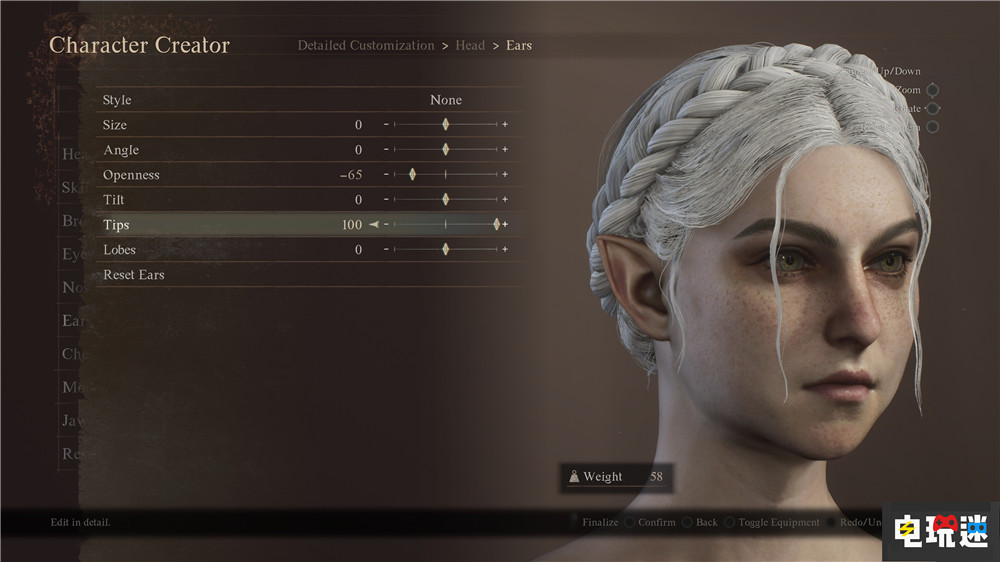The width and height of the screenshot is (1000, 562).
Task: Change the Openness slider value
Action: pos(412,175)
